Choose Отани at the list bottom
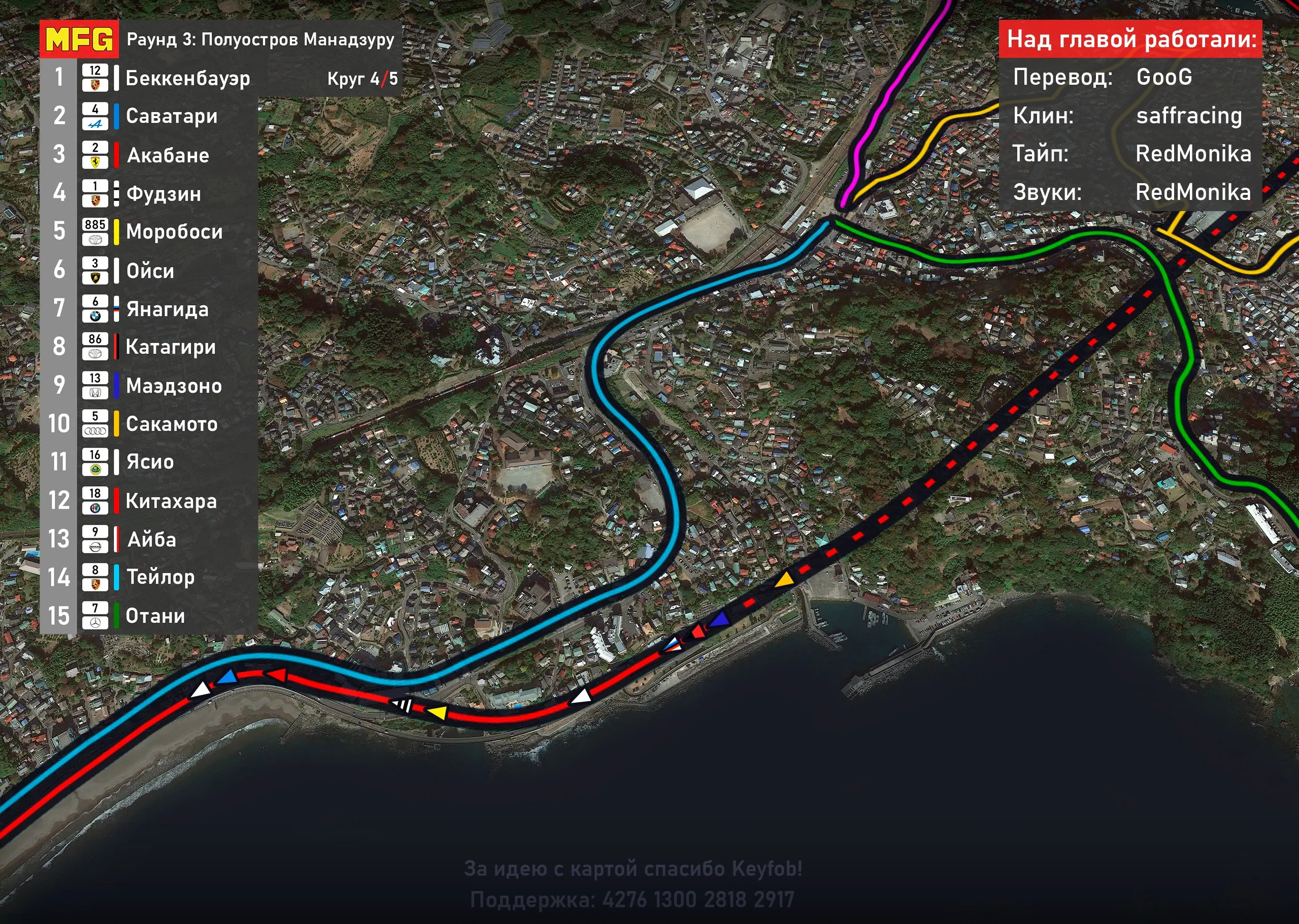Image resolution: width=1299 pixels, height=924 pixels. click(x=155, y=615)
